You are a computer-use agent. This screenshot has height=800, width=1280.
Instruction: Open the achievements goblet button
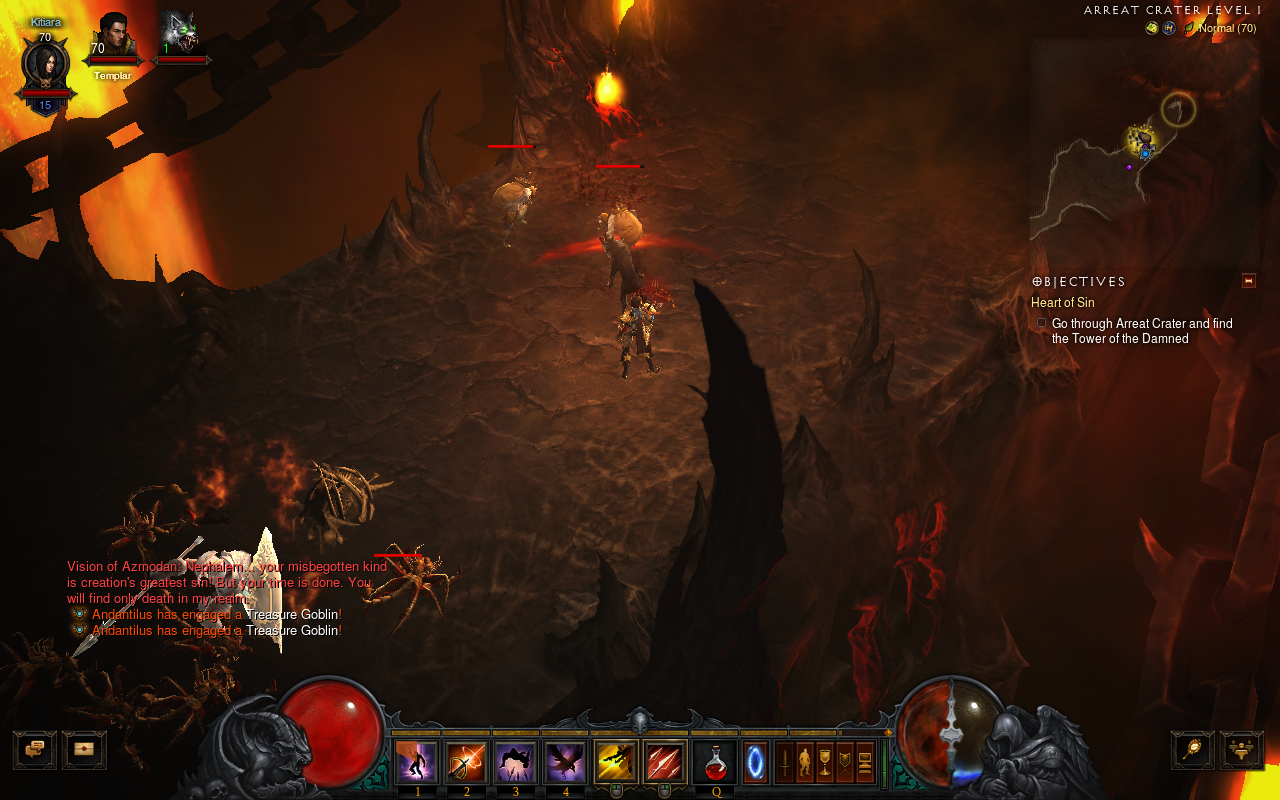pos(825,762)
